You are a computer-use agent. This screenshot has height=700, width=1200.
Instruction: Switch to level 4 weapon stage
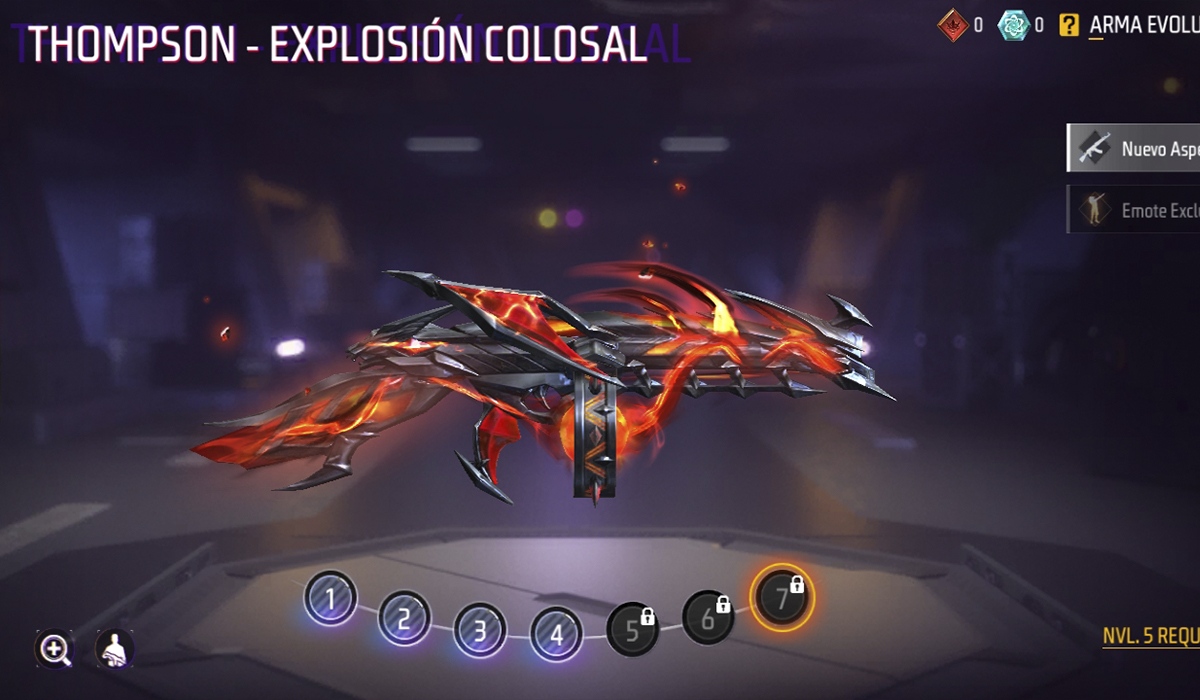pos(556,633)
